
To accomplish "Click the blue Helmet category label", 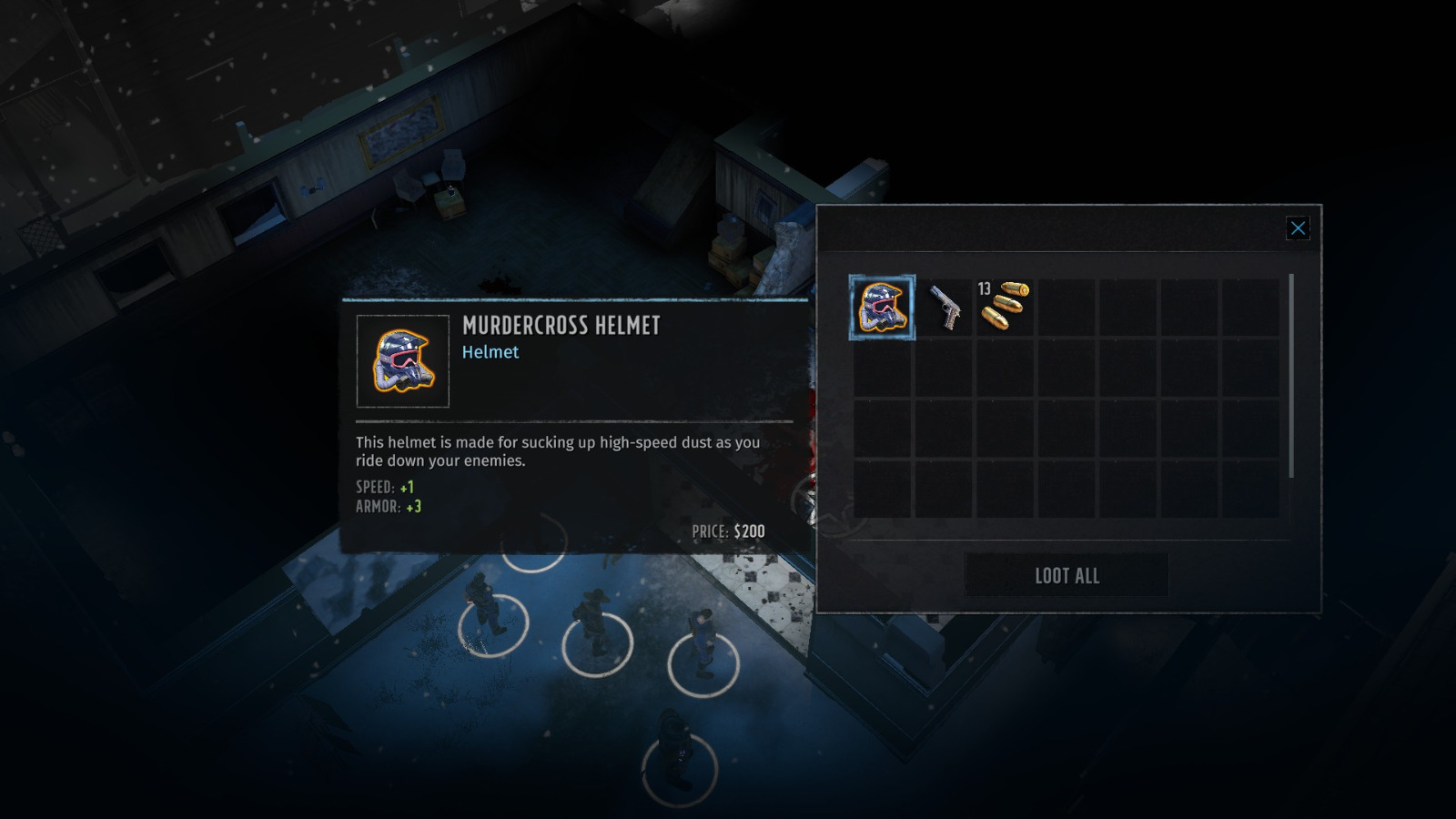I will (492, 353).
